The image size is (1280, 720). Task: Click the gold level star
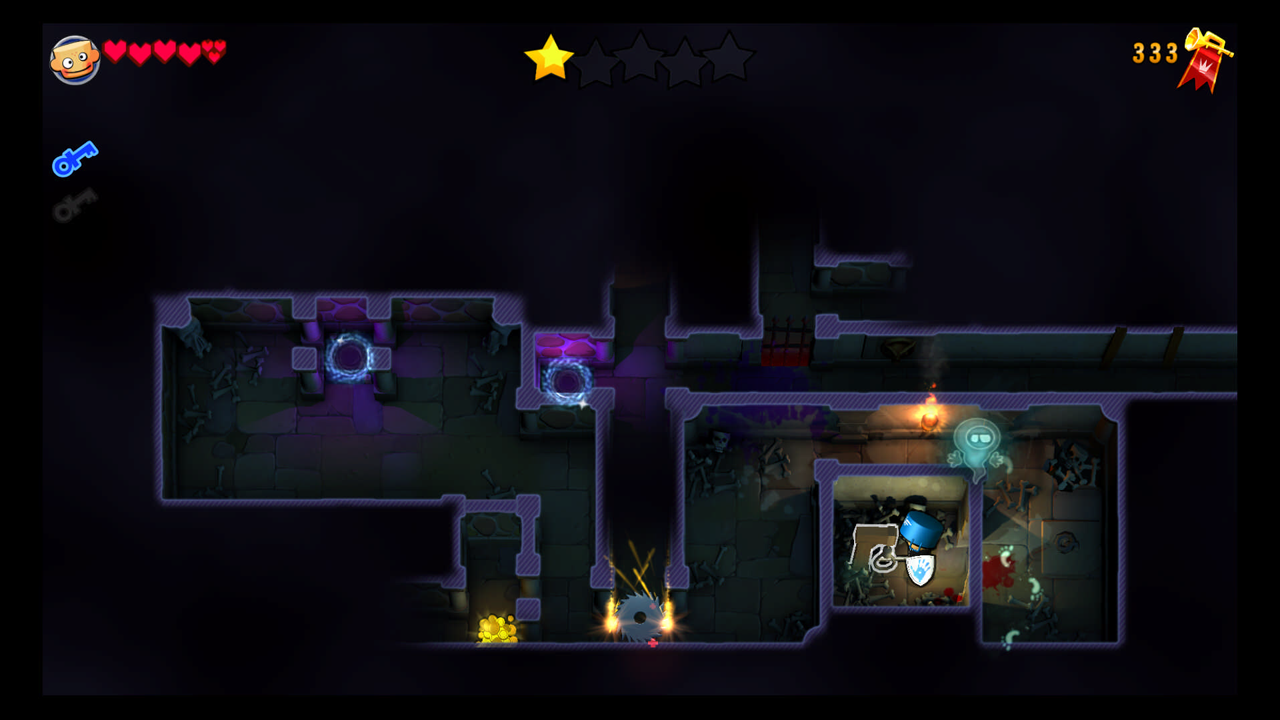tap(549, 58)
